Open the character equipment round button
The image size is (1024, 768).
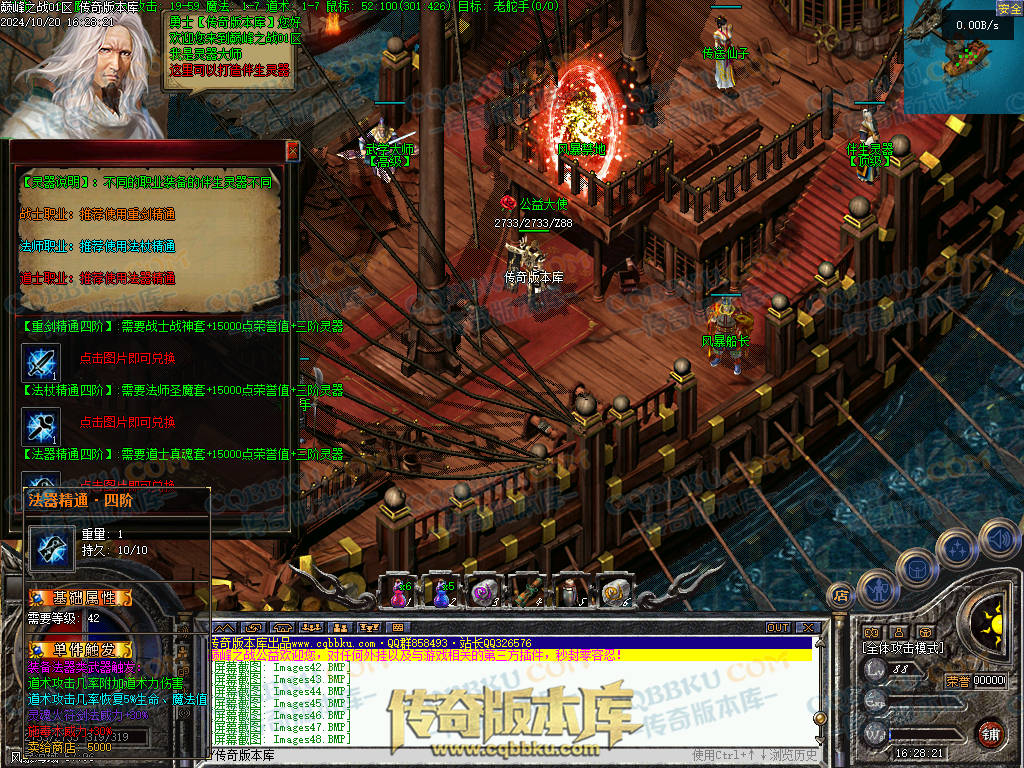(877, 588)
